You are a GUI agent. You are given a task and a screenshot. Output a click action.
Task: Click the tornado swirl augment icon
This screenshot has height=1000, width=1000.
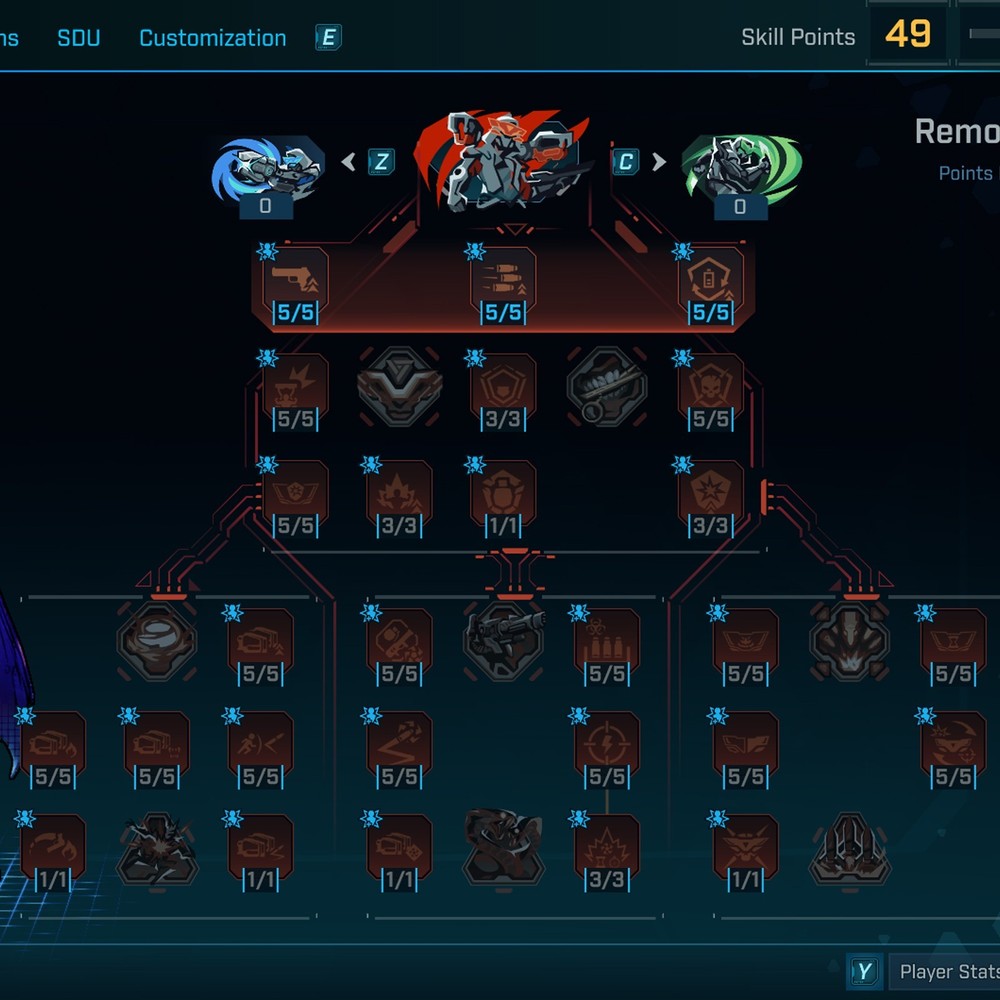156,641
